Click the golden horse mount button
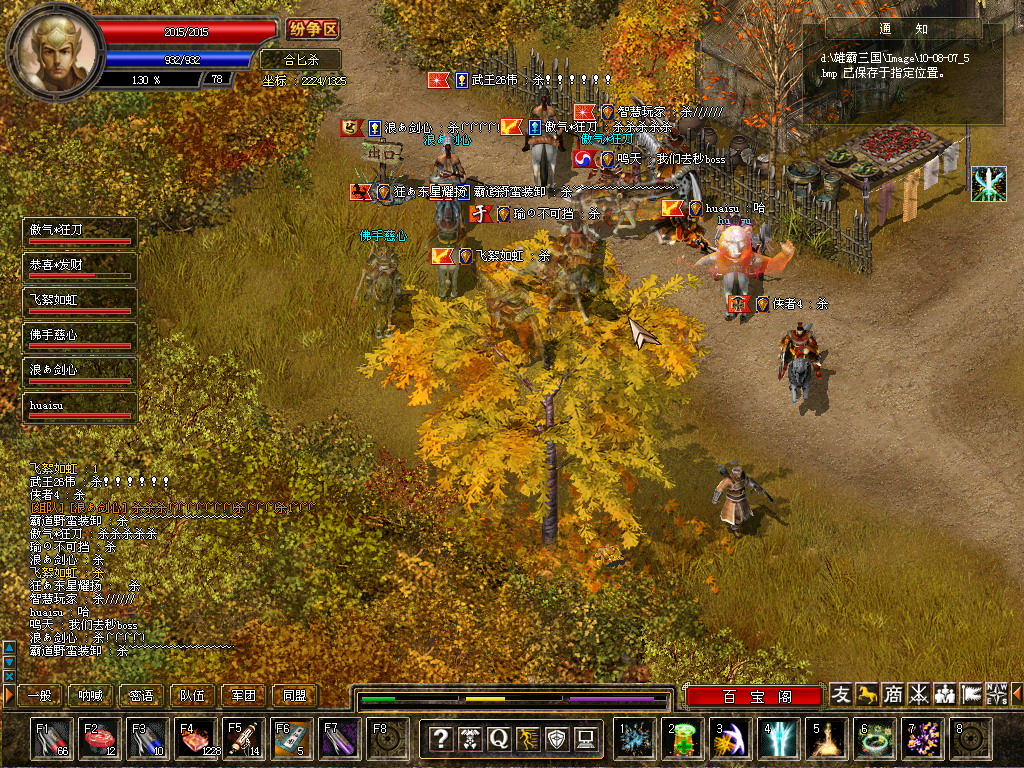This screenshot has width=1024, height=768. click(867, 694)
